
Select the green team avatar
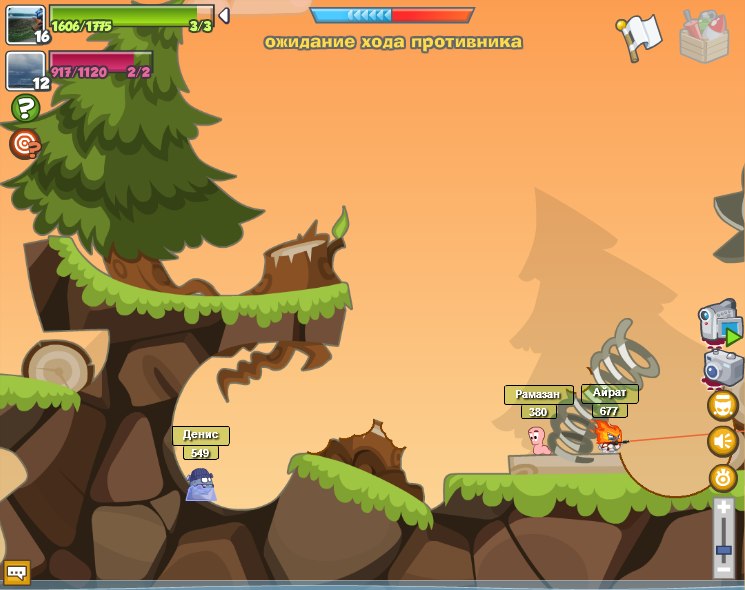pos(25,23)
